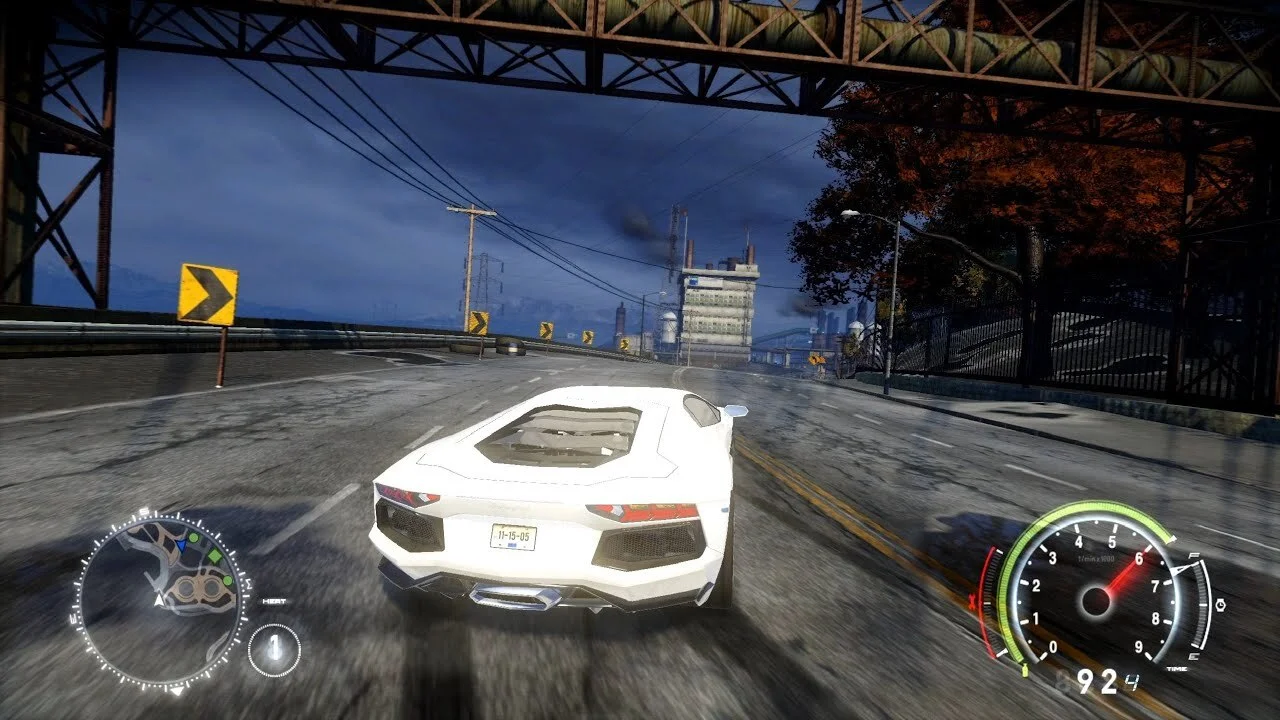Open the circular minimap
Screen dimensions: 1280x720
pyautogui.click(x=160, y=600)
